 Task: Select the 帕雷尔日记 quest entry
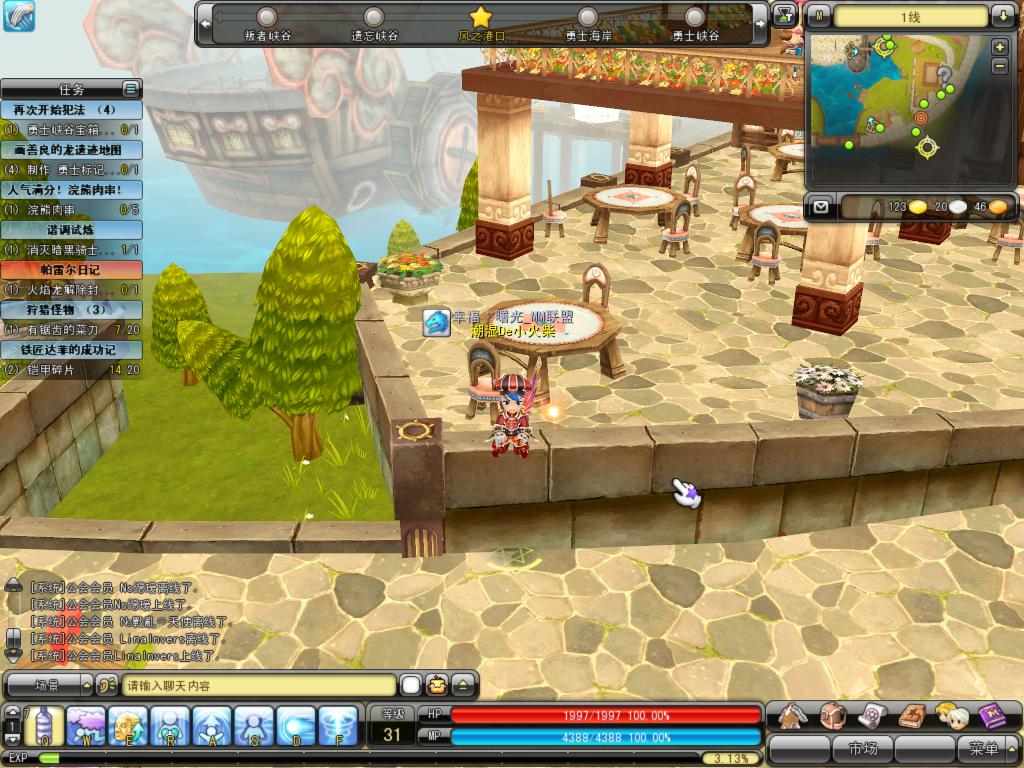coord(70,270)
